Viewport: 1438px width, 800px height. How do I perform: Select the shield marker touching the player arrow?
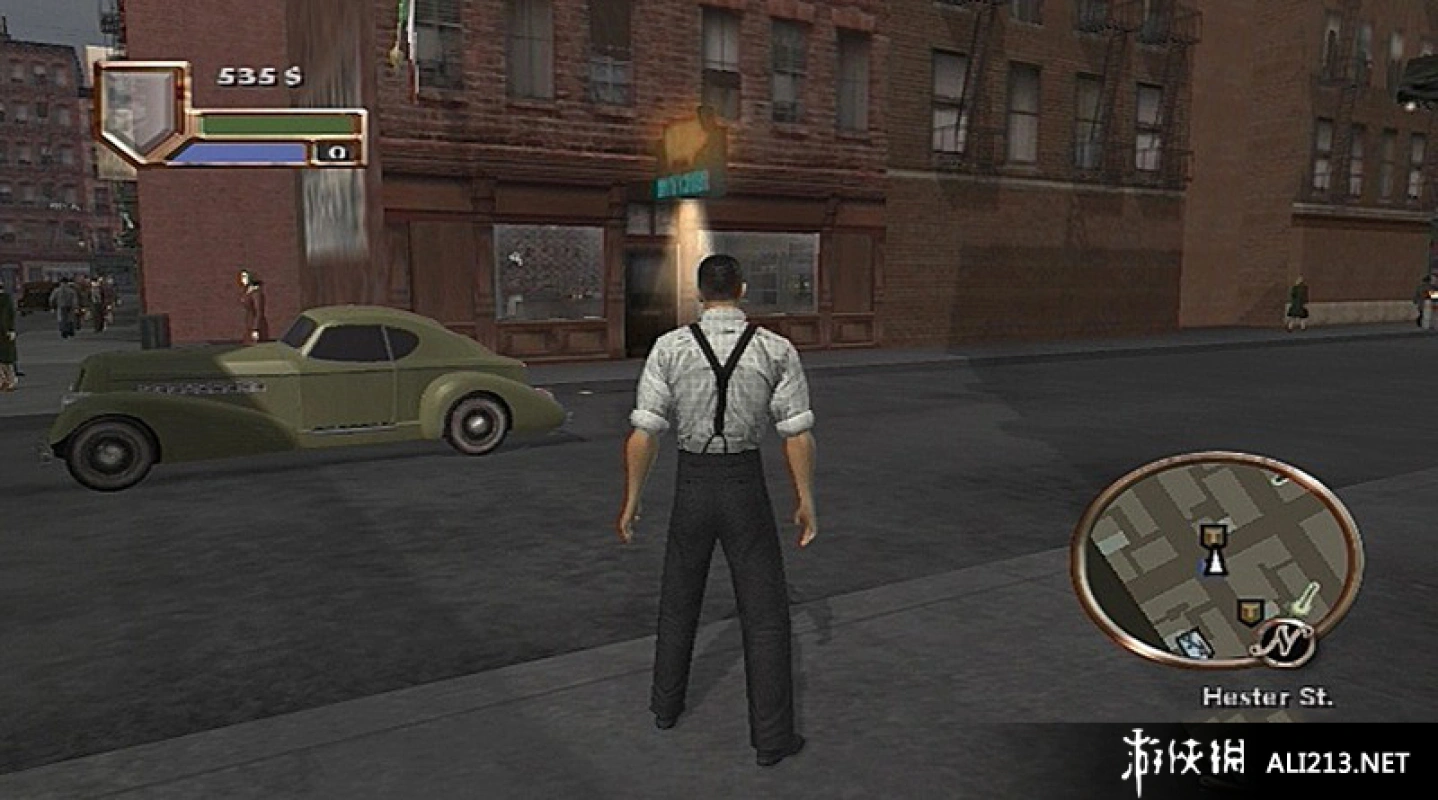click(x=1215, y=536)
